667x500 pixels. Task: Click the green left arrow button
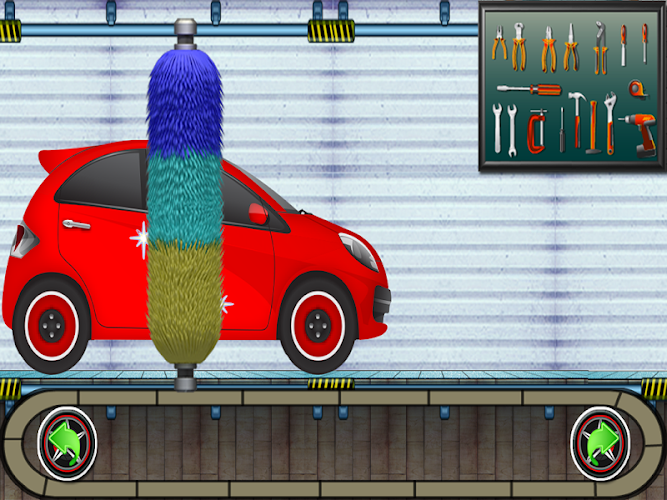click(67, 442)
